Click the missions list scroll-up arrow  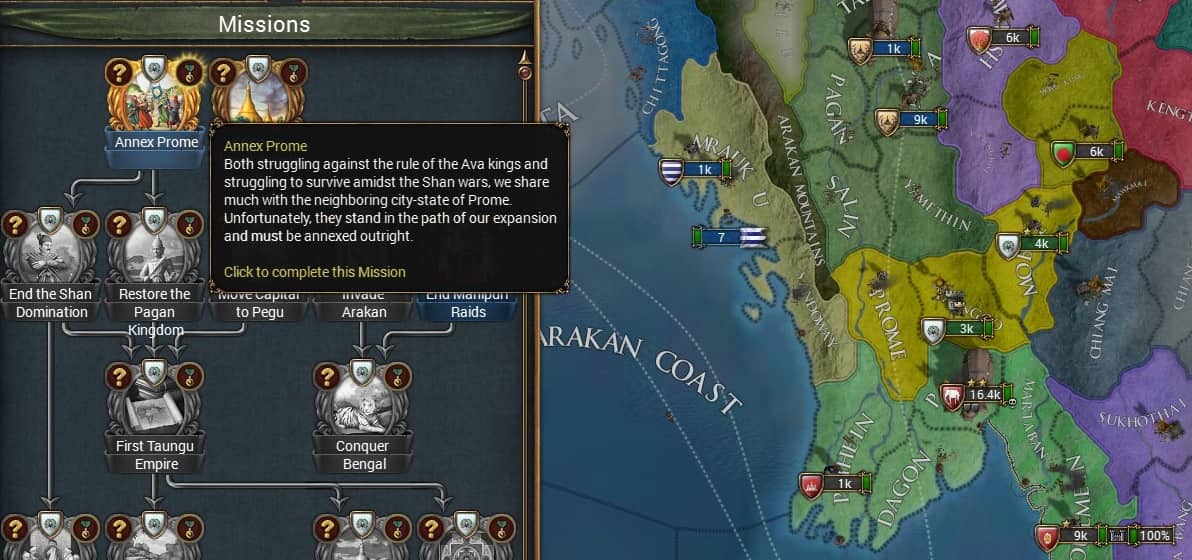pos(524,55)
